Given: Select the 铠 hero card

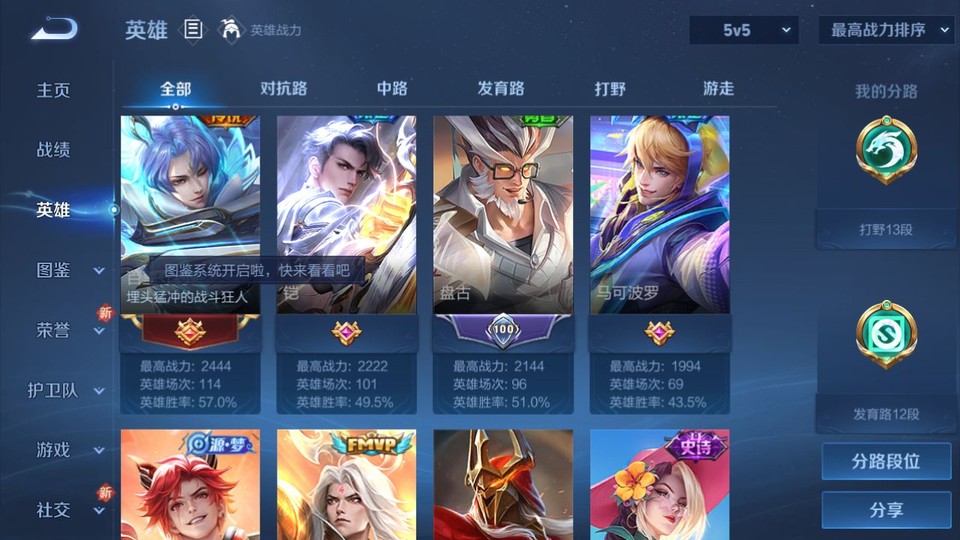Looking at the screenshot, I should [x=346, y=215].
